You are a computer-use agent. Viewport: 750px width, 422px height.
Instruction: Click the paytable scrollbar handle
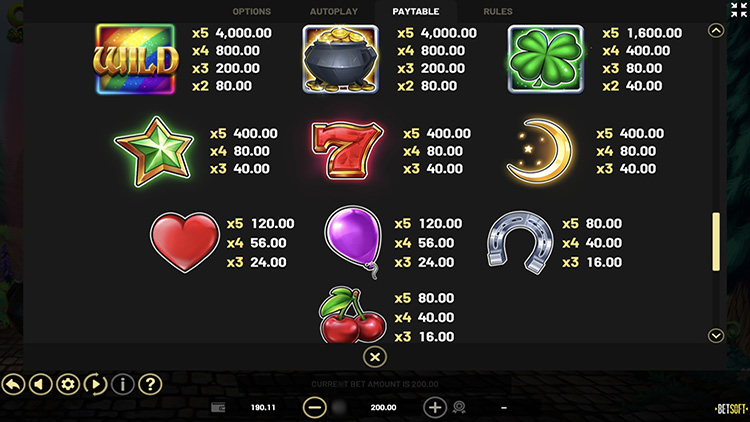coord(716,241)
